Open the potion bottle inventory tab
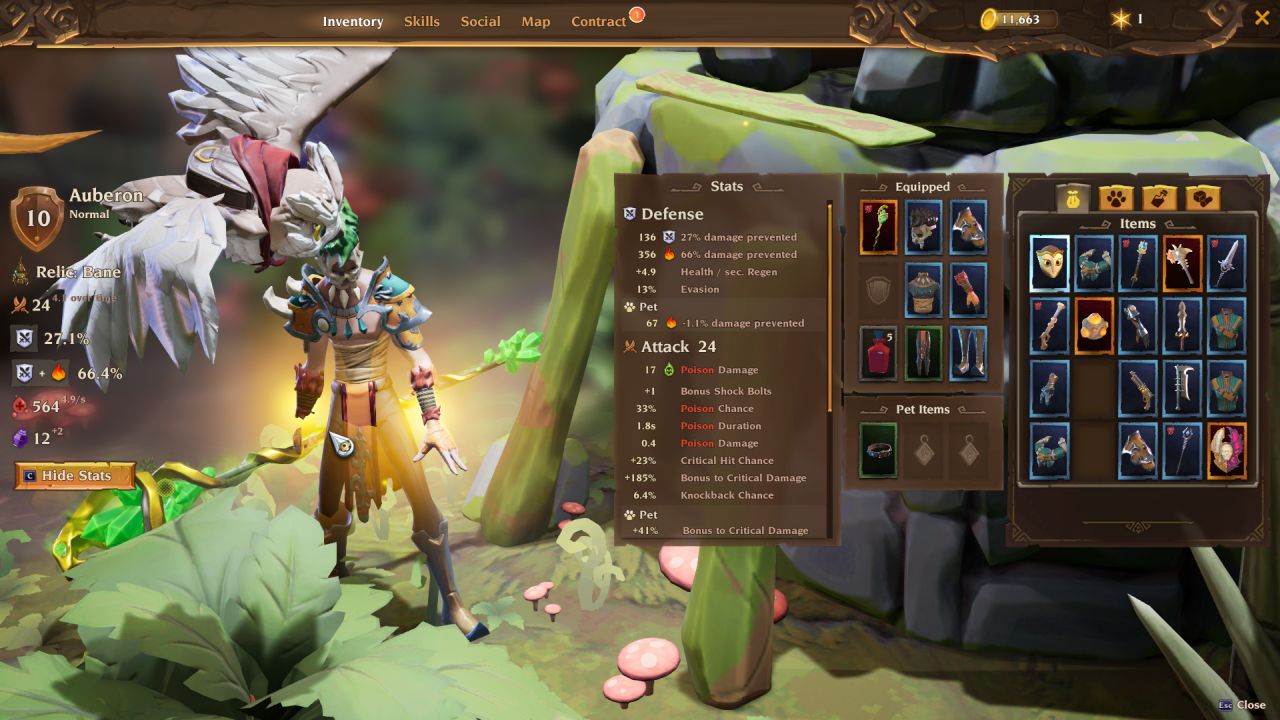This screenshot has width=1280, height=720. [x=1159, y=198]
